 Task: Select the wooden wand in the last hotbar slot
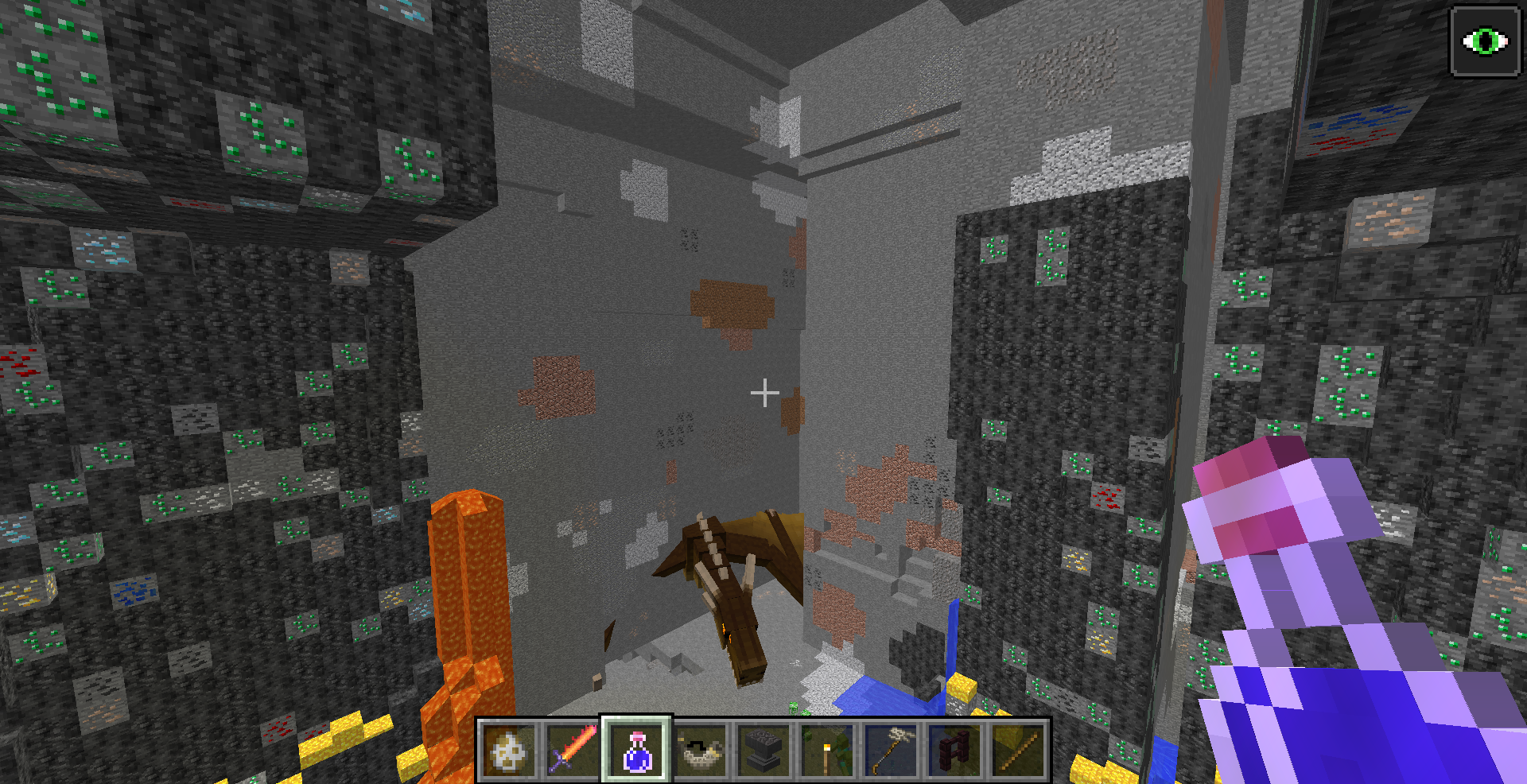pyautogui.click(x=1019, y=749)
